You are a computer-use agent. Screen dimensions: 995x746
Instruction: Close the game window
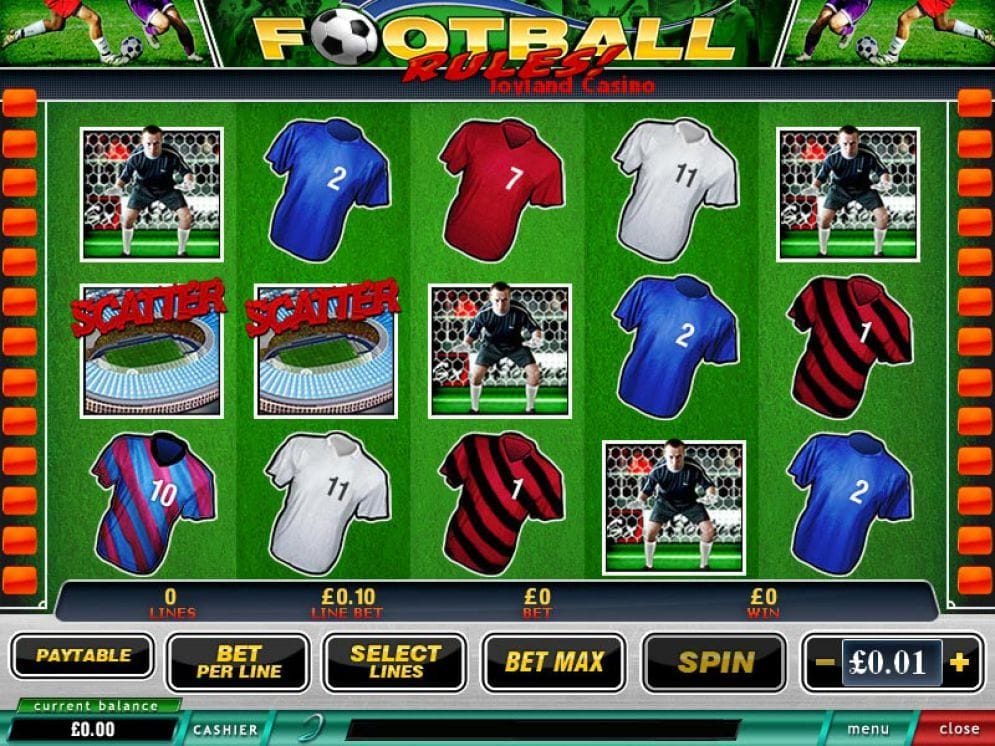[958, 730]
